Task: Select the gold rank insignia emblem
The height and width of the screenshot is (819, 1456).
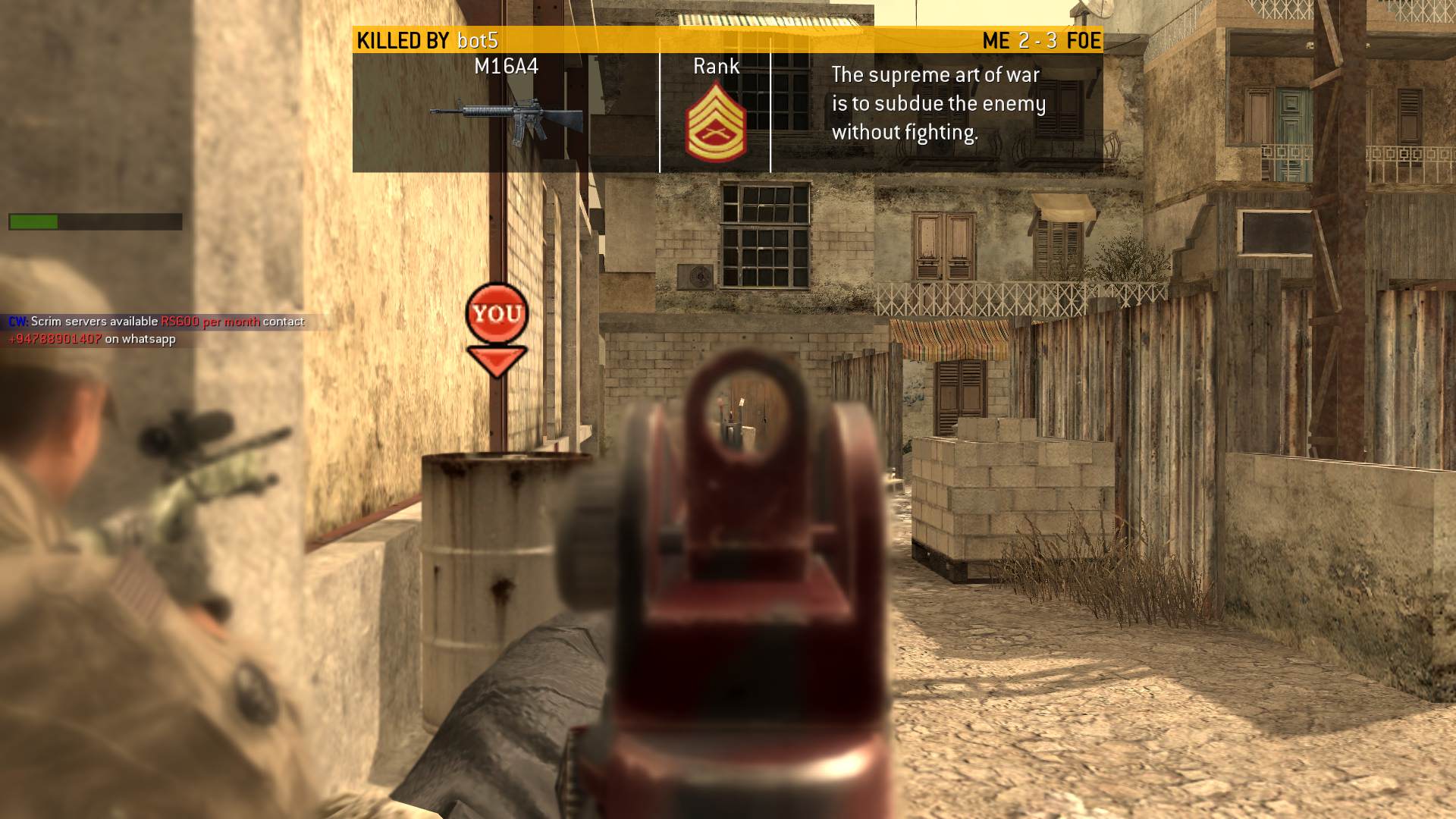Action: point(715,123)
